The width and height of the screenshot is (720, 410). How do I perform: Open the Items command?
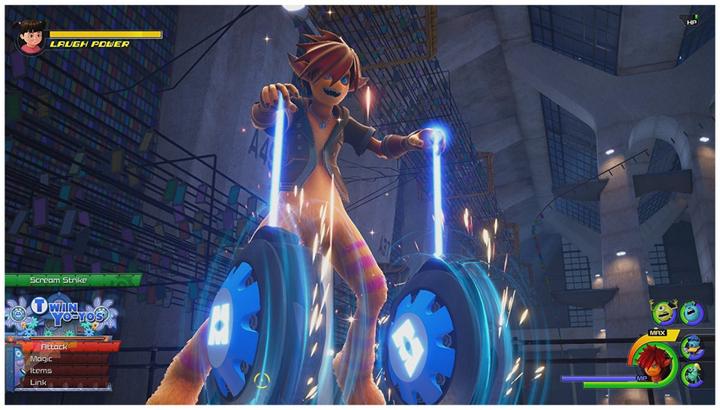pyautogui.click(x=44, y=370)
